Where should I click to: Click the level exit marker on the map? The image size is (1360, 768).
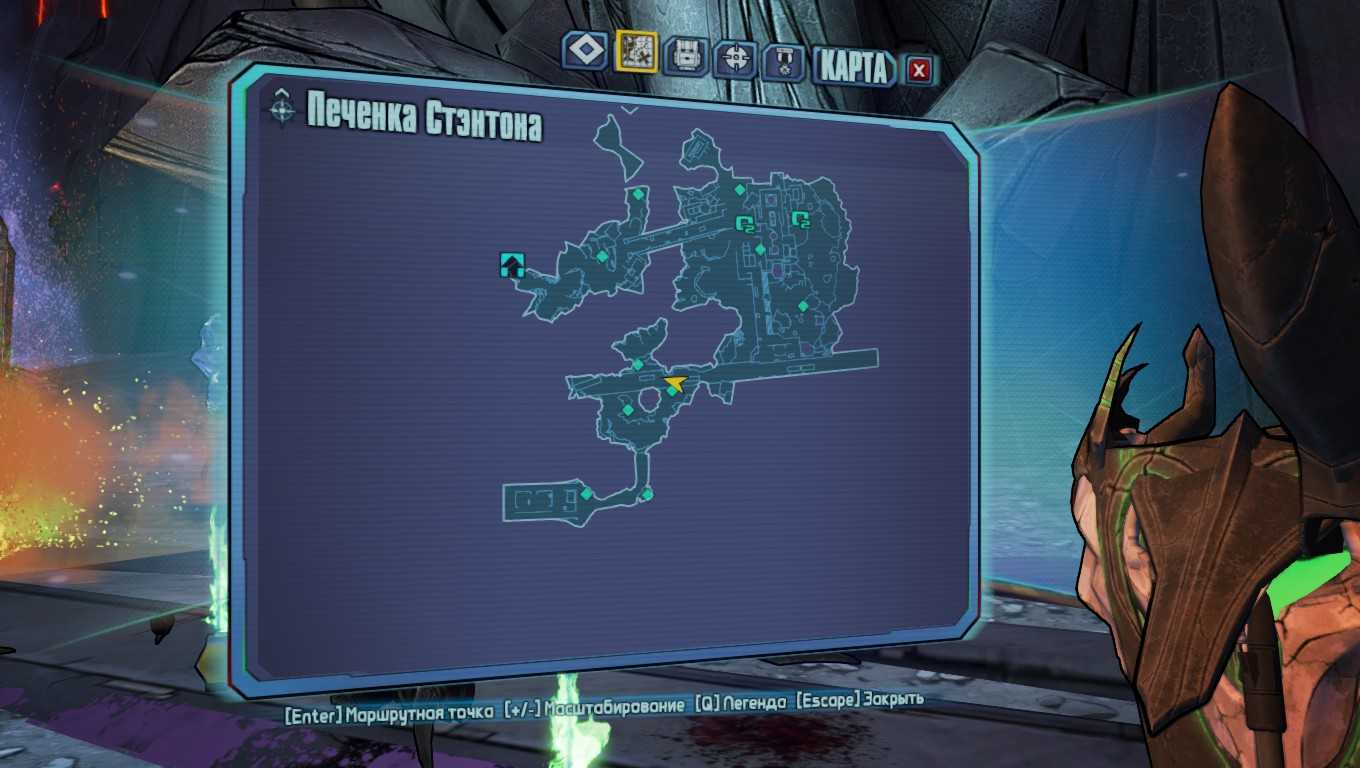point(512,265)
